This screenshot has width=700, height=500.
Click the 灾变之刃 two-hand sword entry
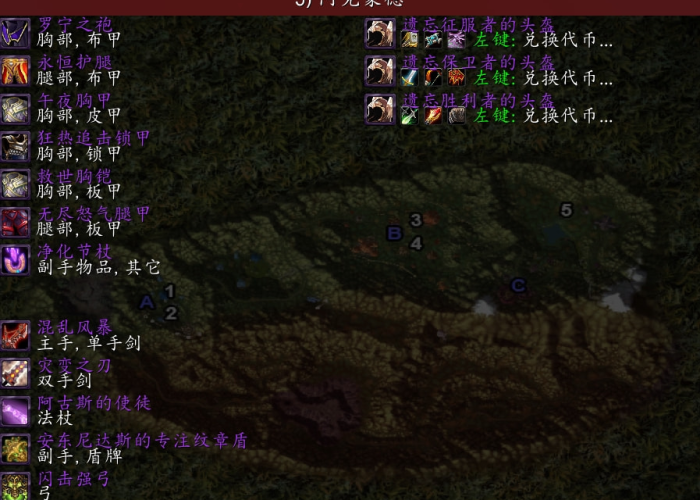tap(74, 366)
